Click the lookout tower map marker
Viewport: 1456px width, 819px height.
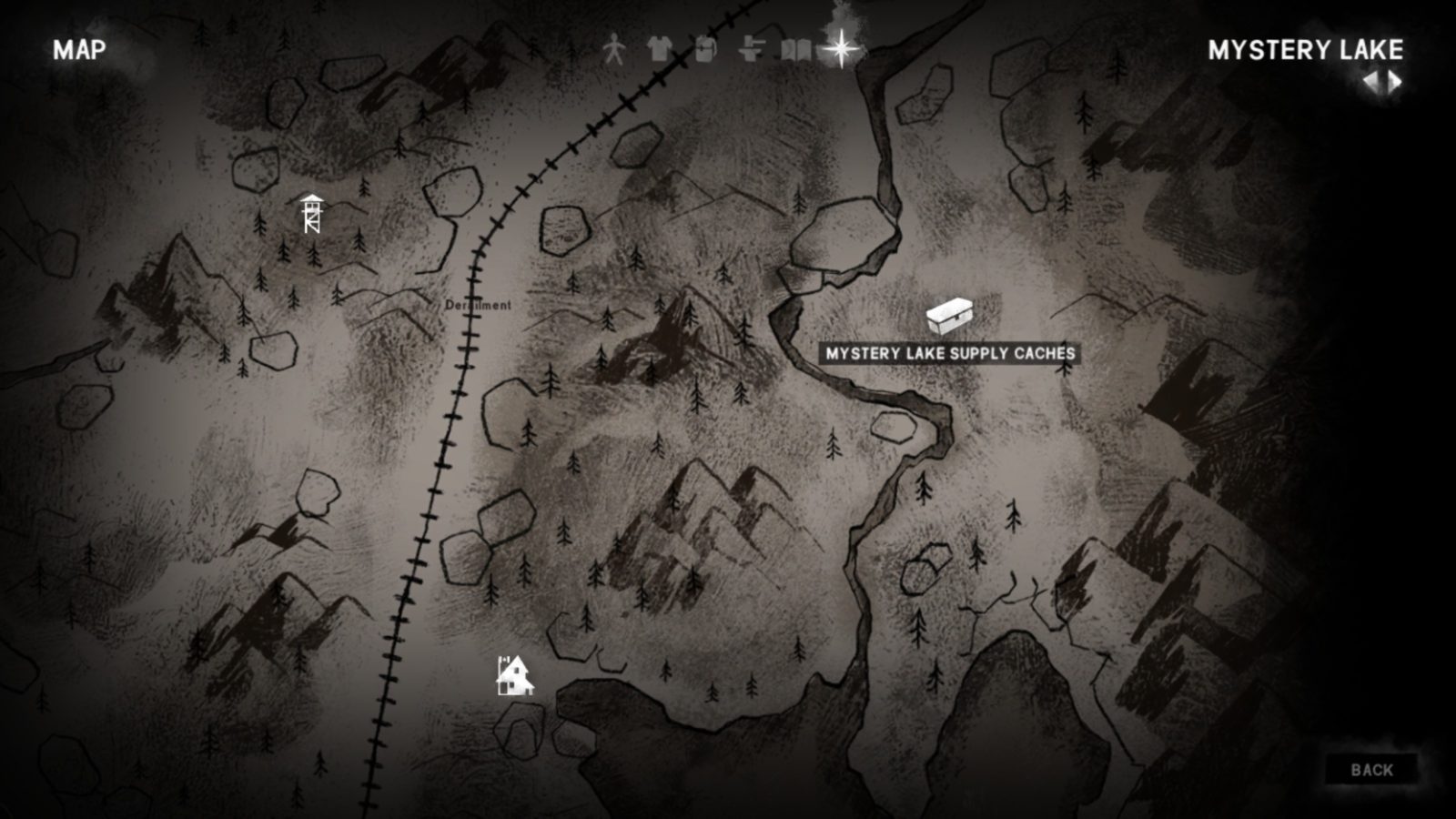(x=311, y=215)
